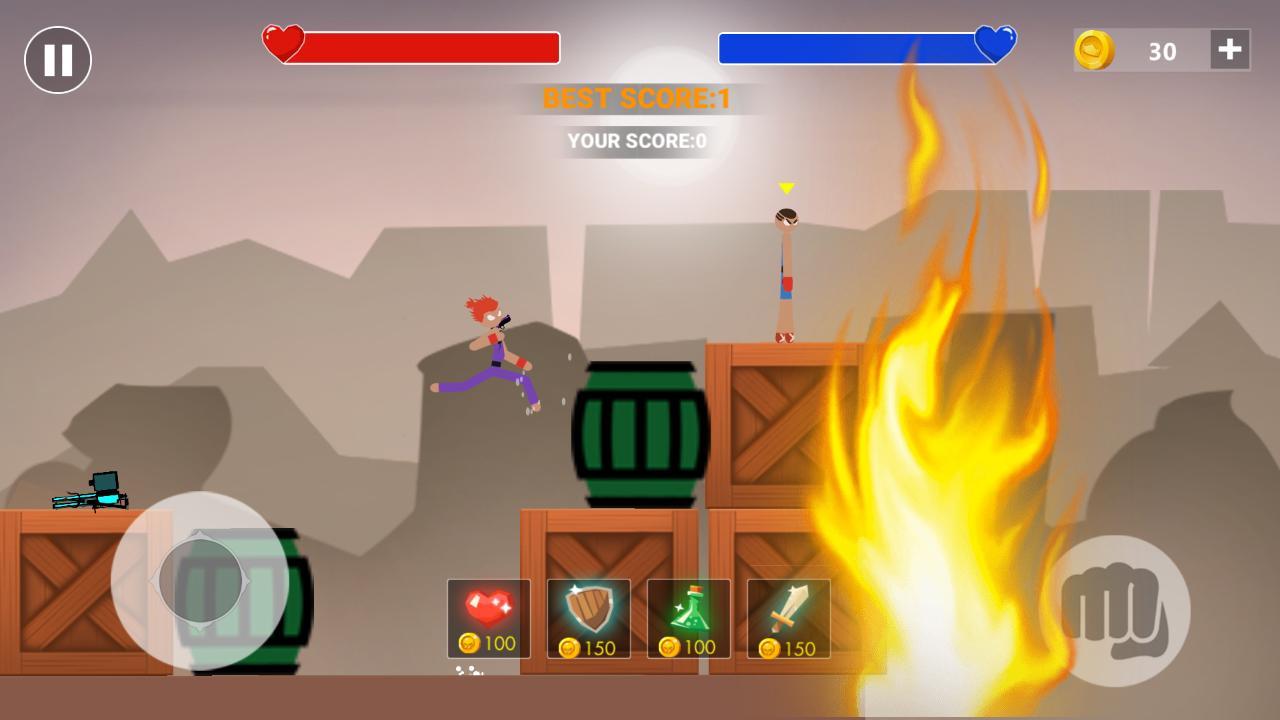The width and height of the screenshot is (1280, 720).
Task: Click the YOUR SCORE:0 label
Action: click(x=637, y=141)
